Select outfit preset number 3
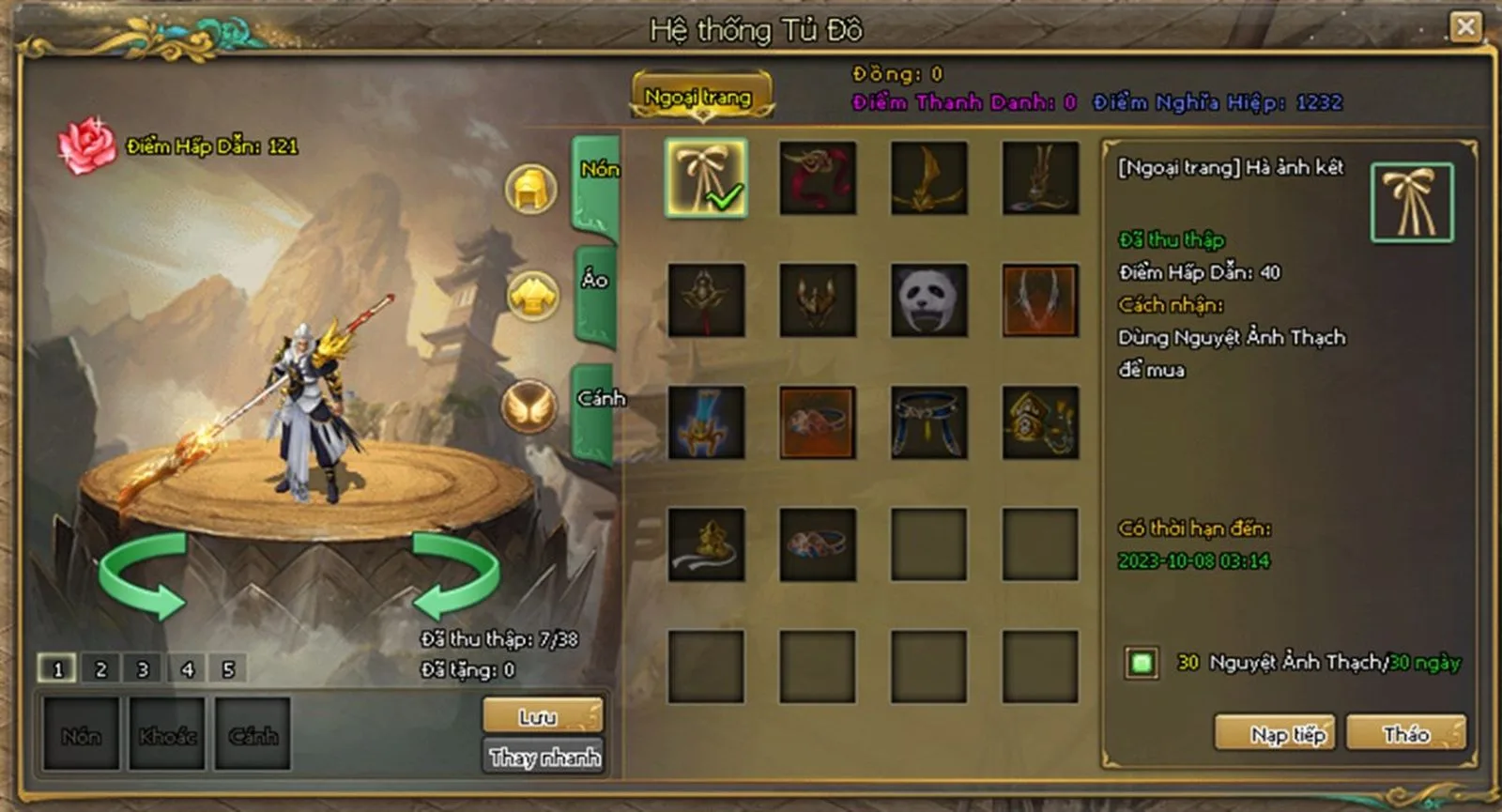The width and height of the screenshot is (1502, 812). click(x=143, y=669)
